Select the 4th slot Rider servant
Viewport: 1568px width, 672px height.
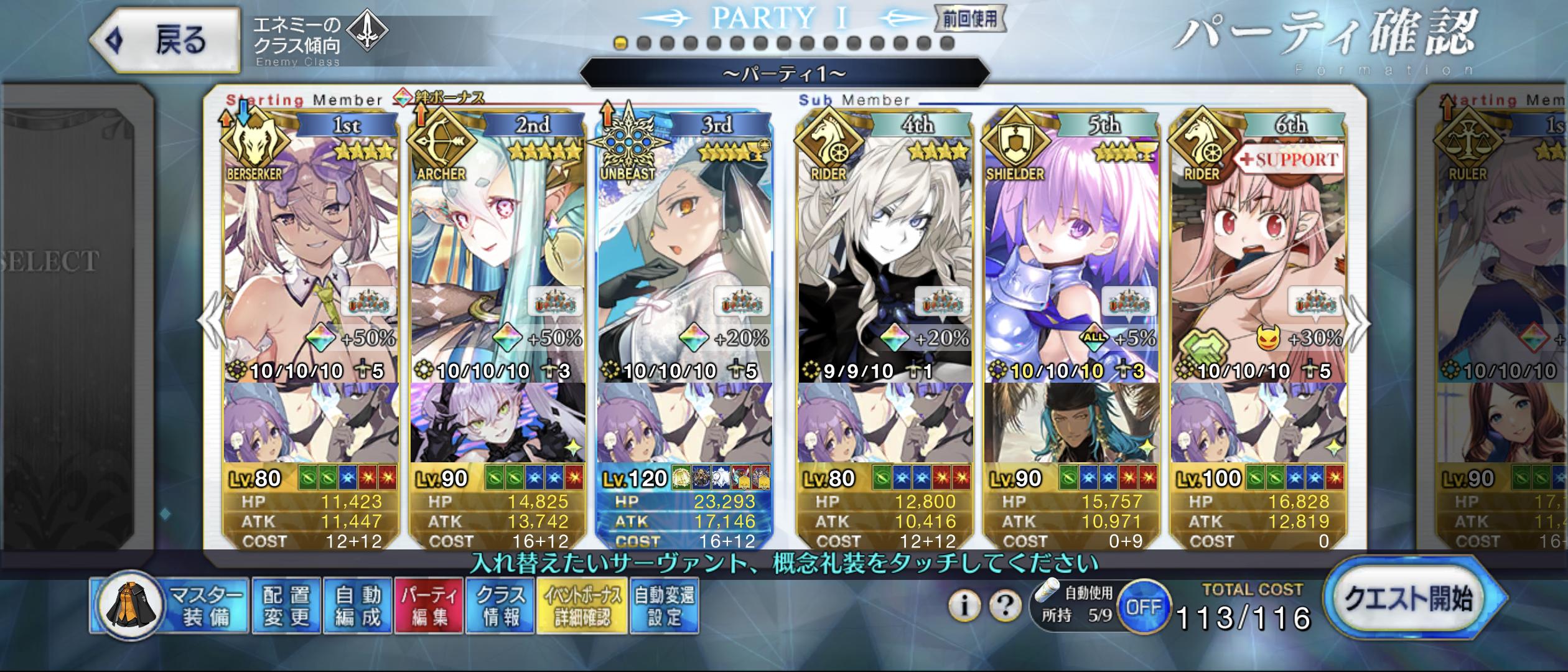pyautogui.click(x=885, y=249)
